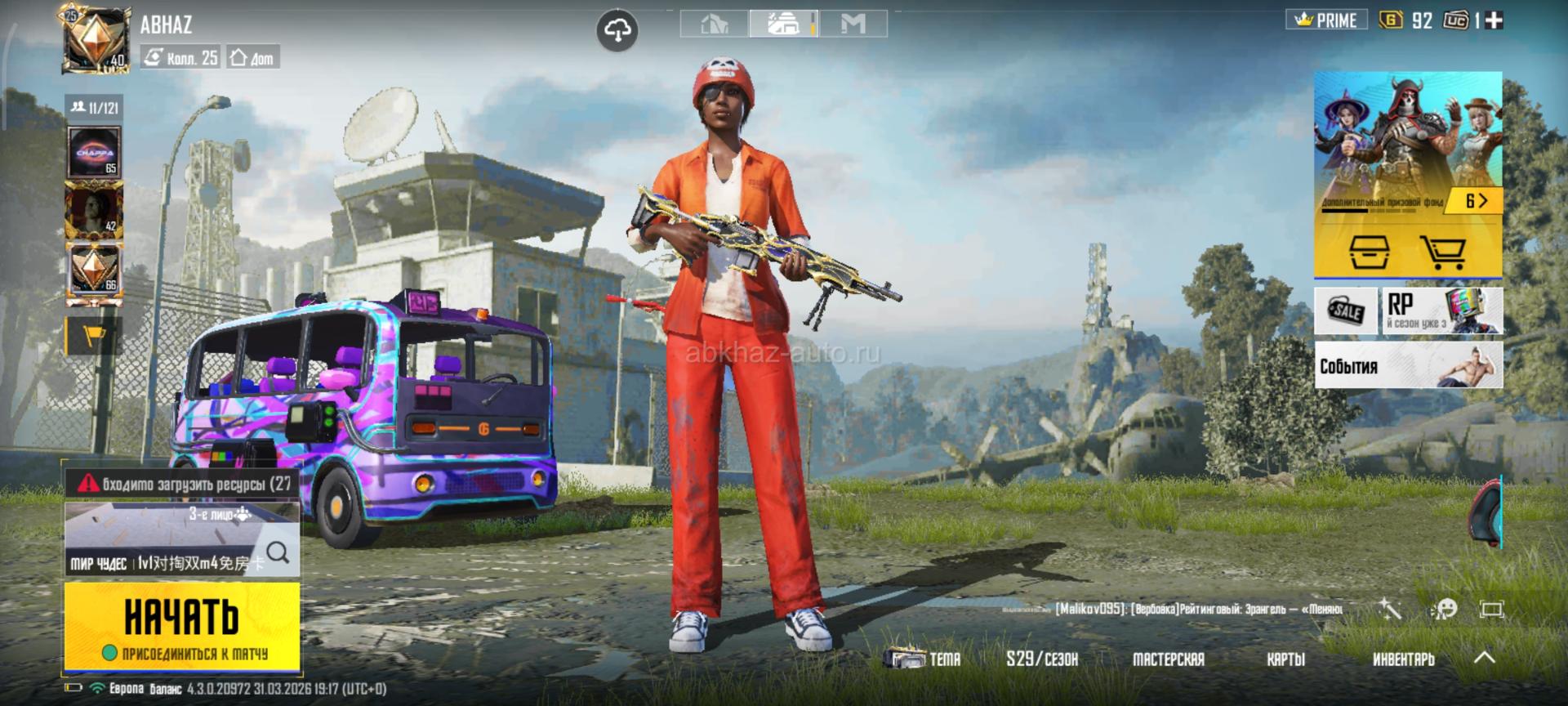The width and height of the screenshot is (1568, 706).
Task: Search game modes with the magnifier icon
Action: point(278,553)
